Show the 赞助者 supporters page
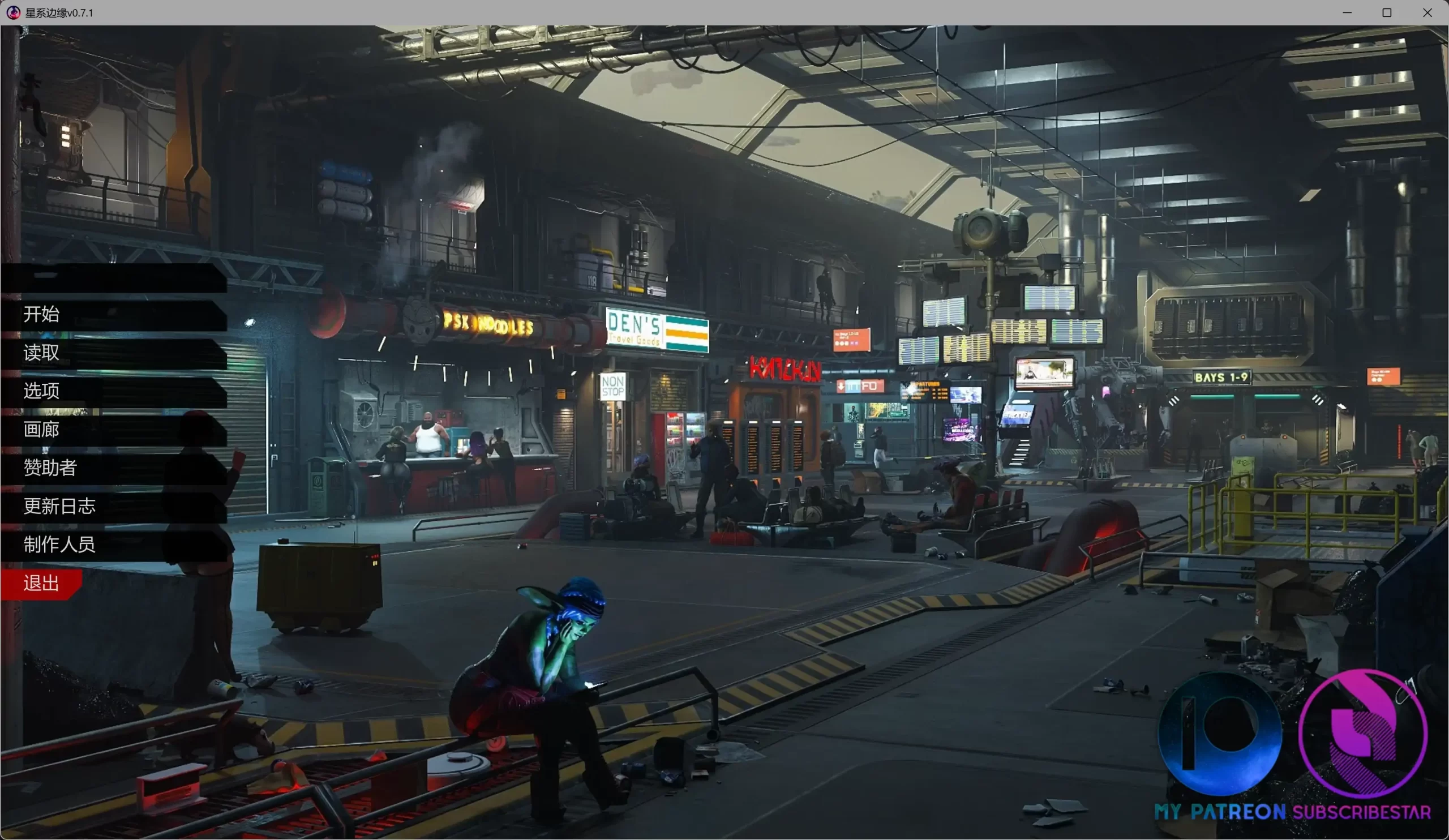The height and width of the screenshot is (840, 1449). 50,468
